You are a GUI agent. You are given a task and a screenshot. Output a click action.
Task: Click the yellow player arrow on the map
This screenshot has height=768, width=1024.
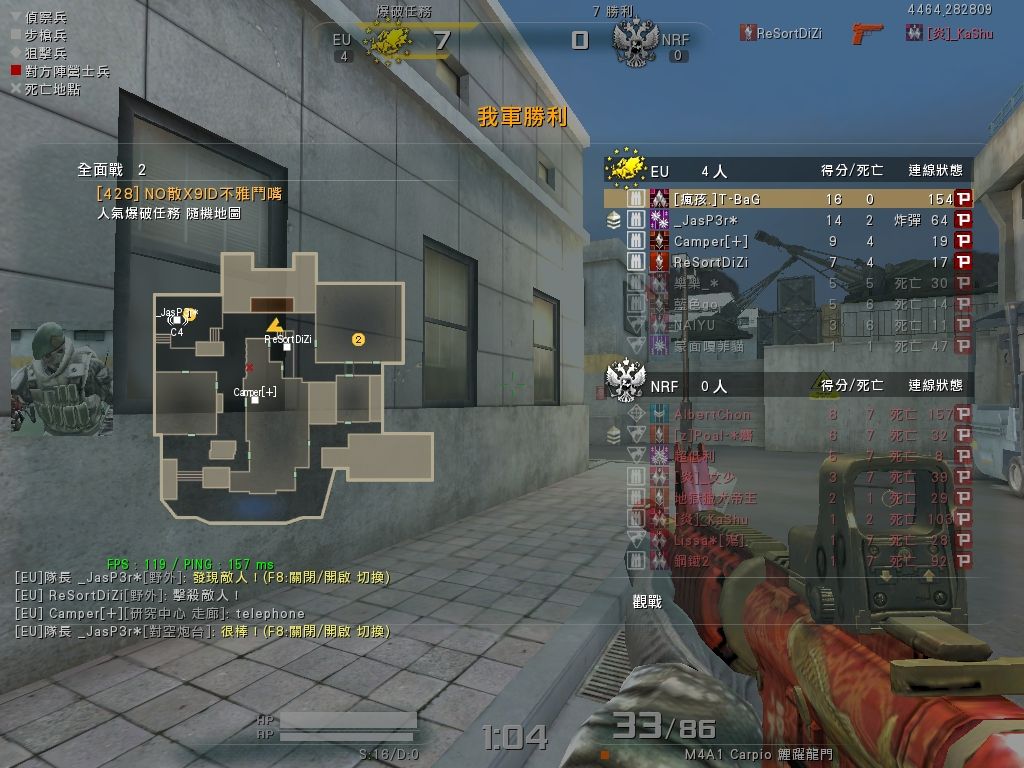(275, 325)
